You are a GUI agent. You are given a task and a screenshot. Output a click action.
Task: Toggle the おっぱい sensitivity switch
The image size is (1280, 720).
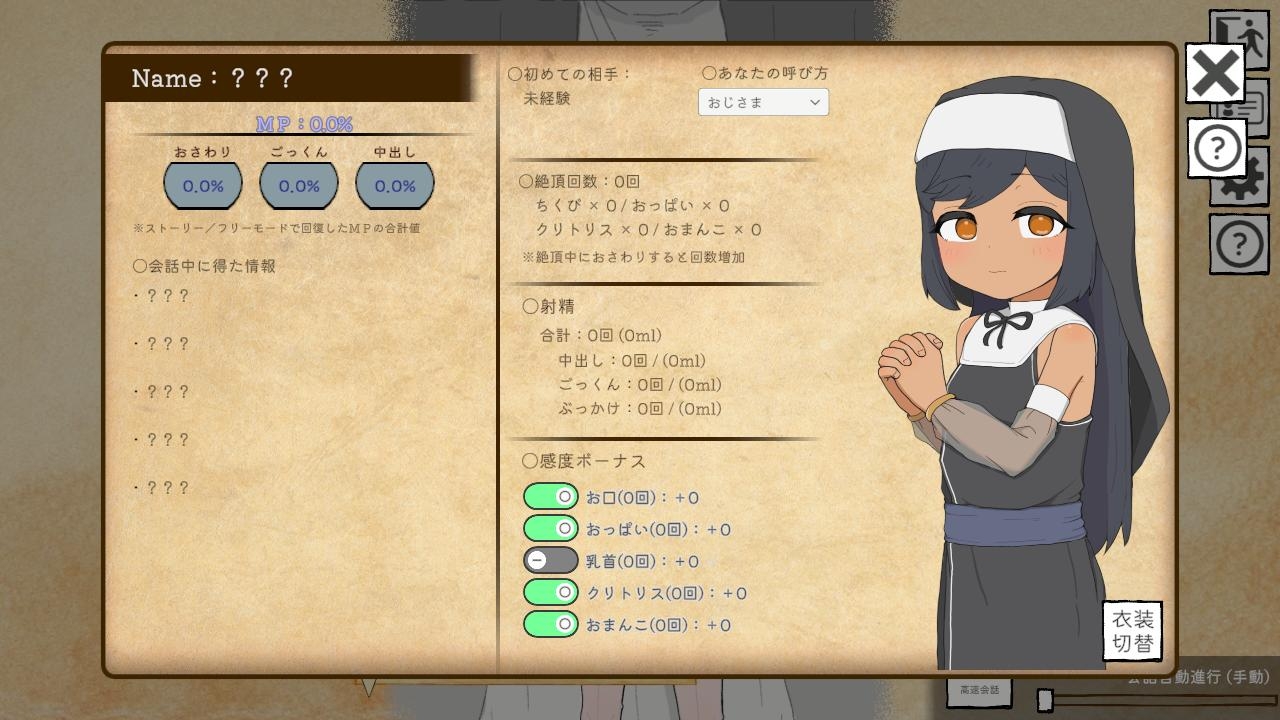click(x=551, y=528)
